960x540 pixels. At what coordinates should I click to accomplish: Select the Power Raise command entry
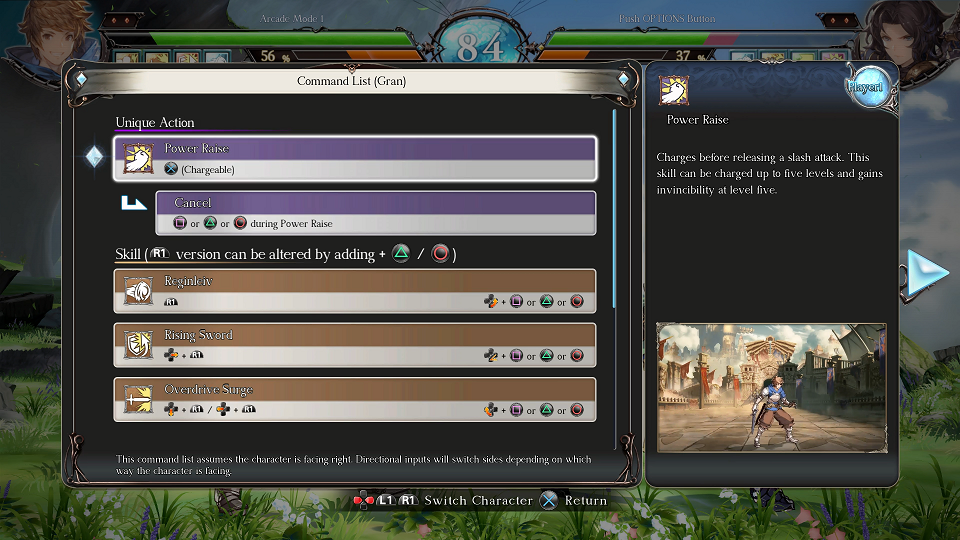[355, 158]
